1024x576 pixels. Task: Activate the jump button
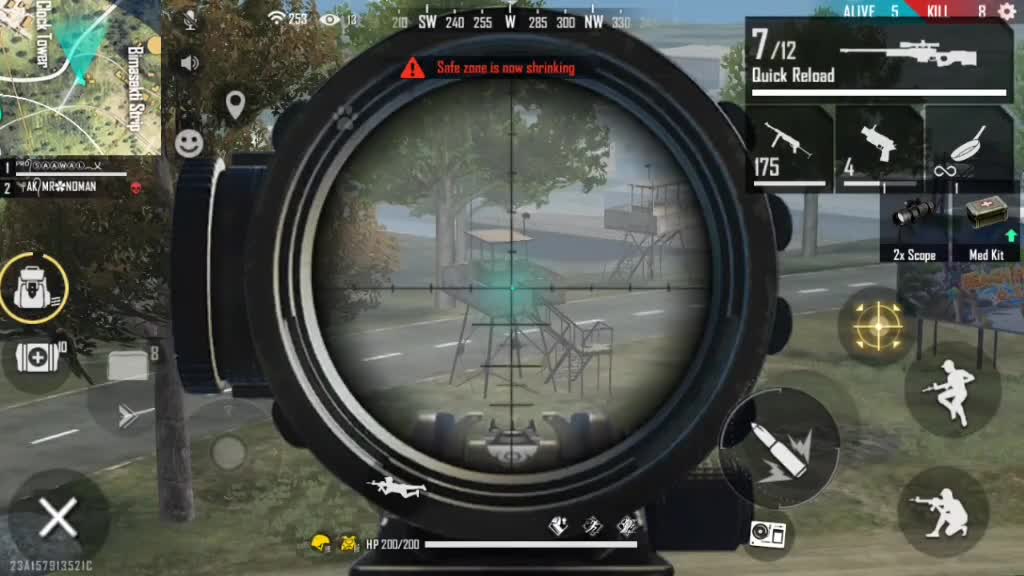tap(951, 390)
